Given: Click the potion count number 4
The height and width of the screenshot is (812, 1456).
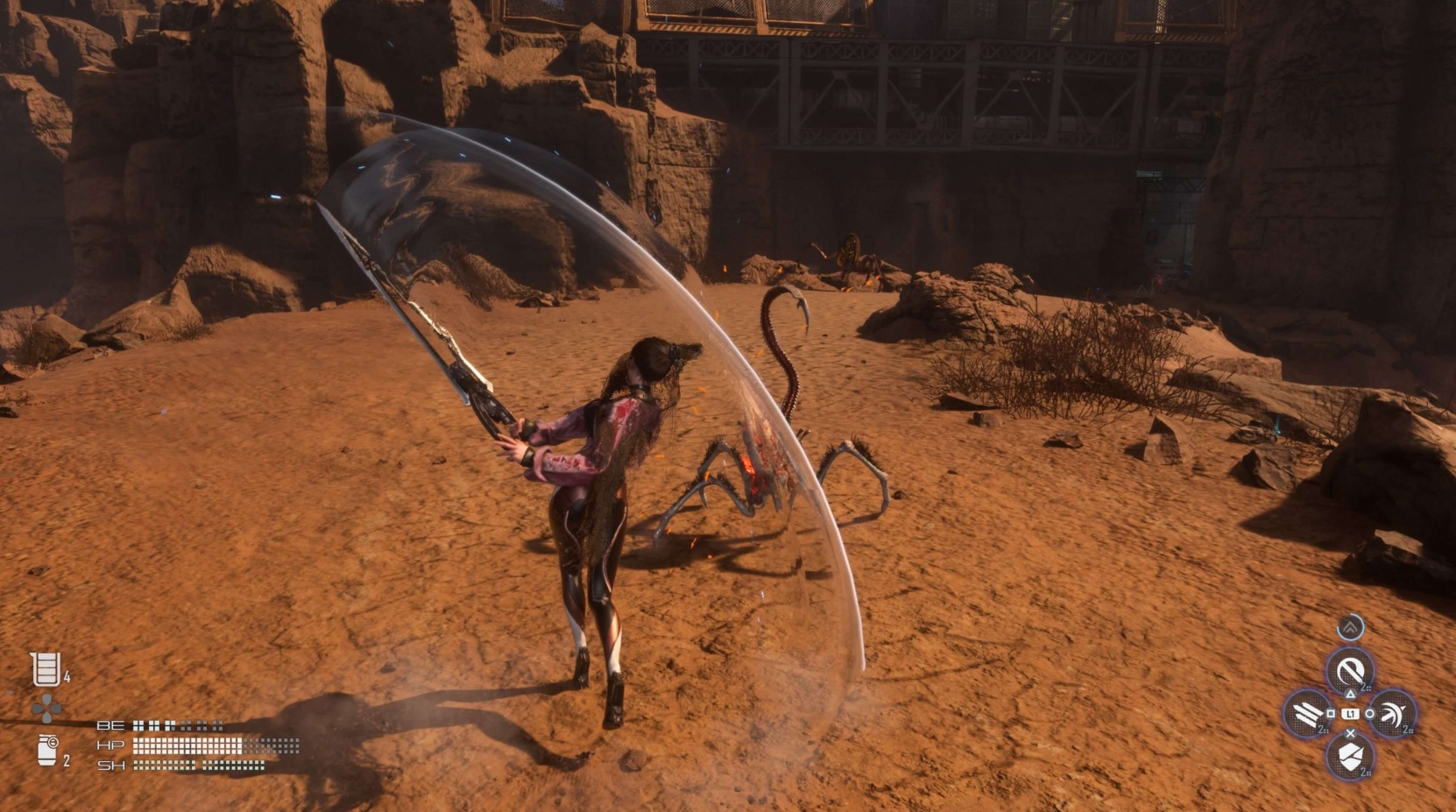Looking at the screenshot, I should click(67, 676).
